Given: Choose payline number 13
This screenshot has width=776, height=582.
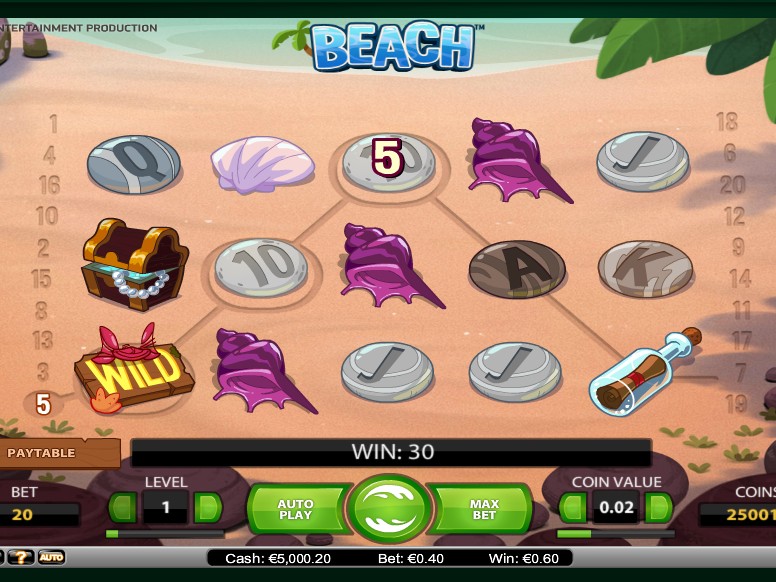Looking at the screenshot, I should (x=42, y=341).
